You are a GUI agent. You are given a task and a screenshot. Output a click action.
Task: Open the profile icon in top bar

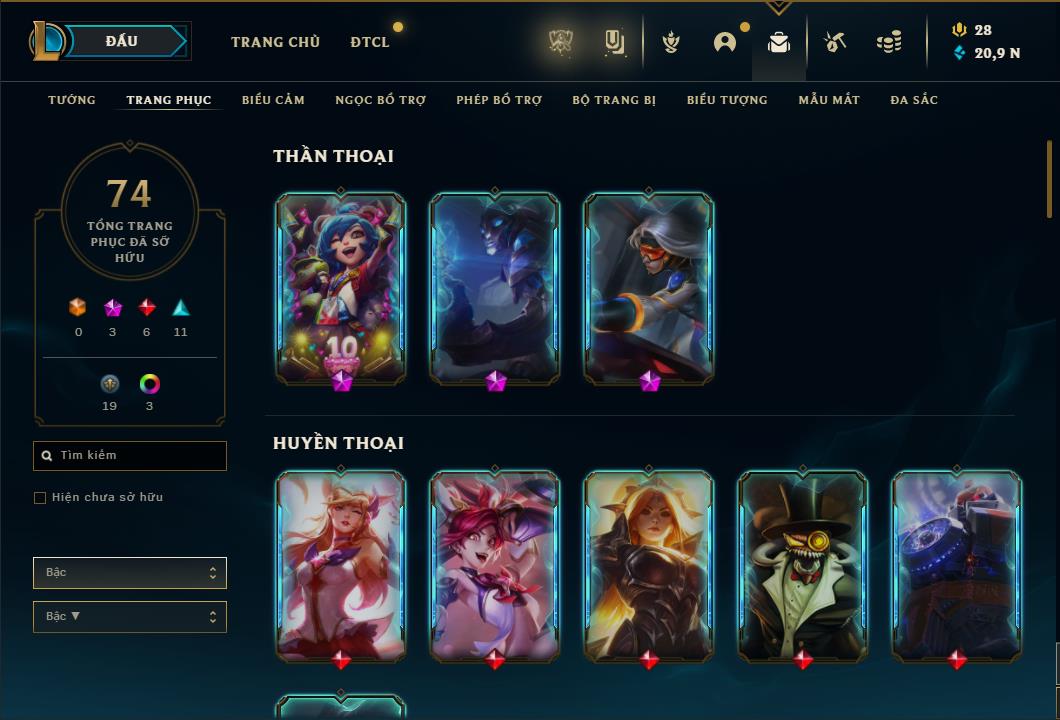coord(725,42)
